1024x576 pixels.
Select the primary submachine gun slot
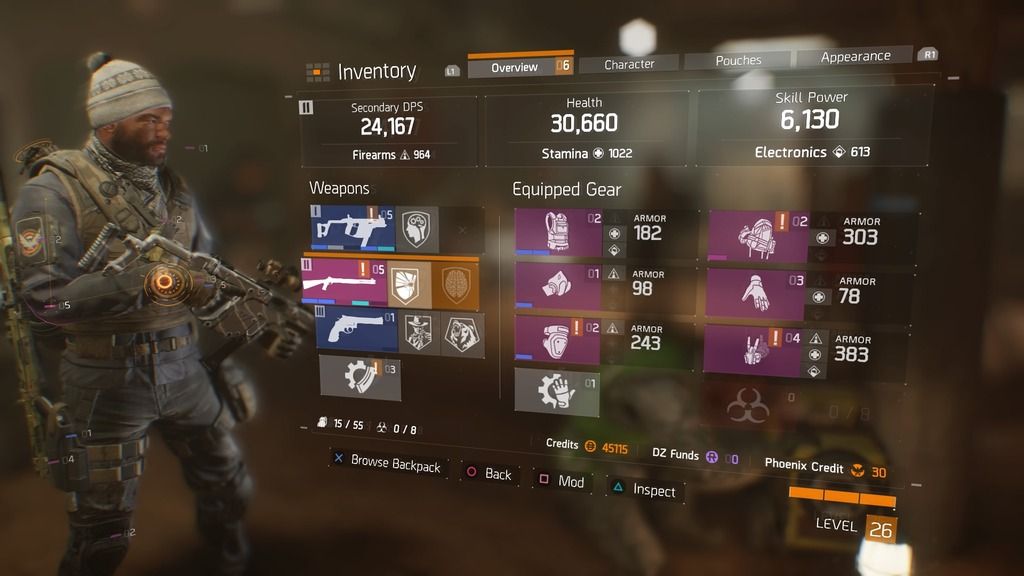(353, 229)
